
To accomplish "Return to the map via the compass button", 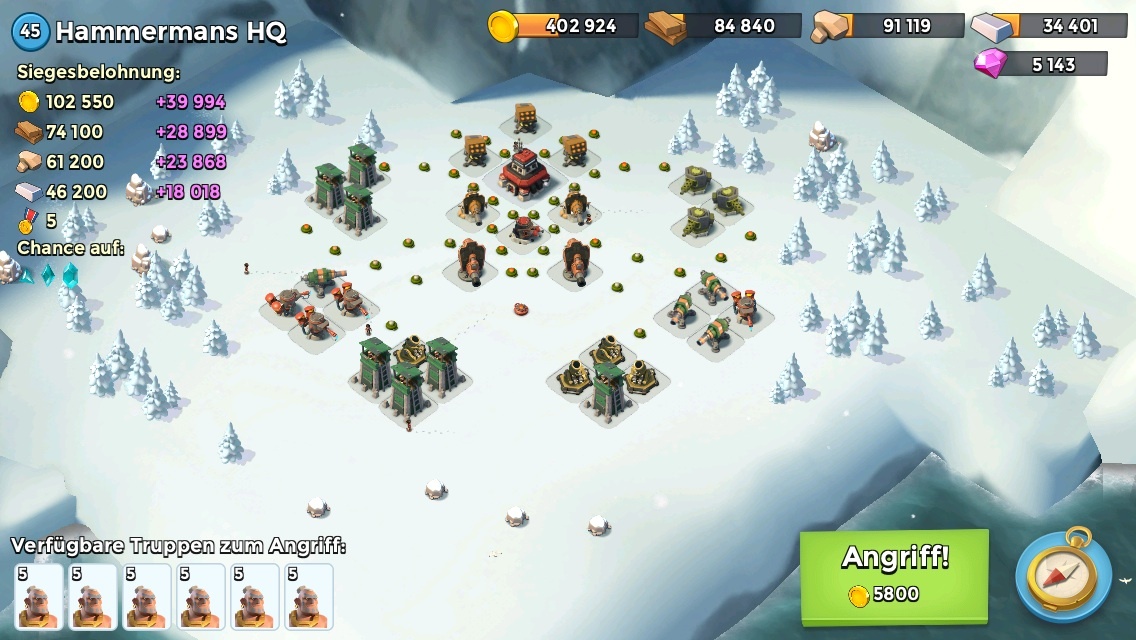I will point(1063,577).
